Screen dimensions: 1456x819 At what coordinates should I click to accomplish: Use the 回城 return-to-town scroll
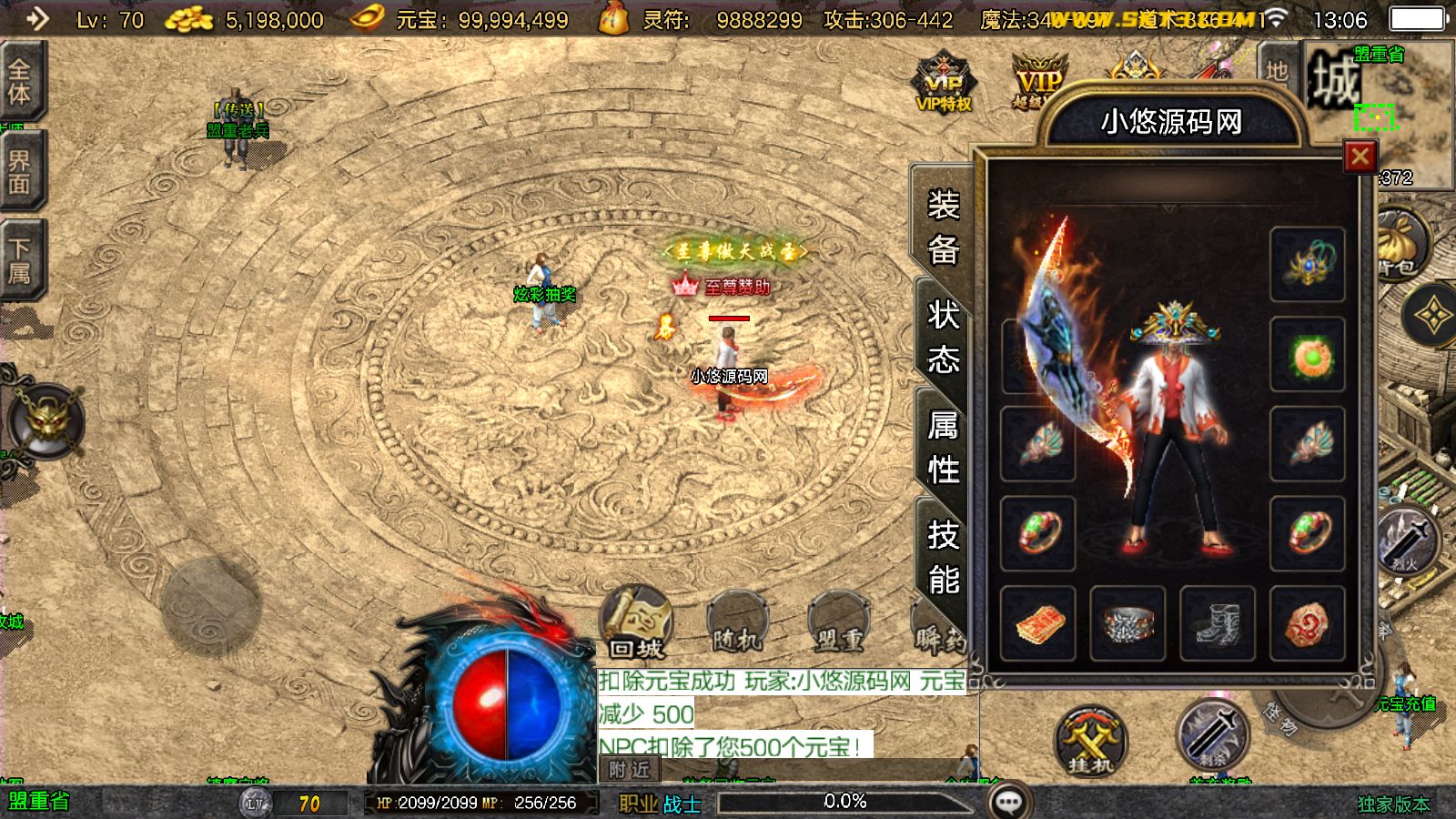click(x=636, y=623)
